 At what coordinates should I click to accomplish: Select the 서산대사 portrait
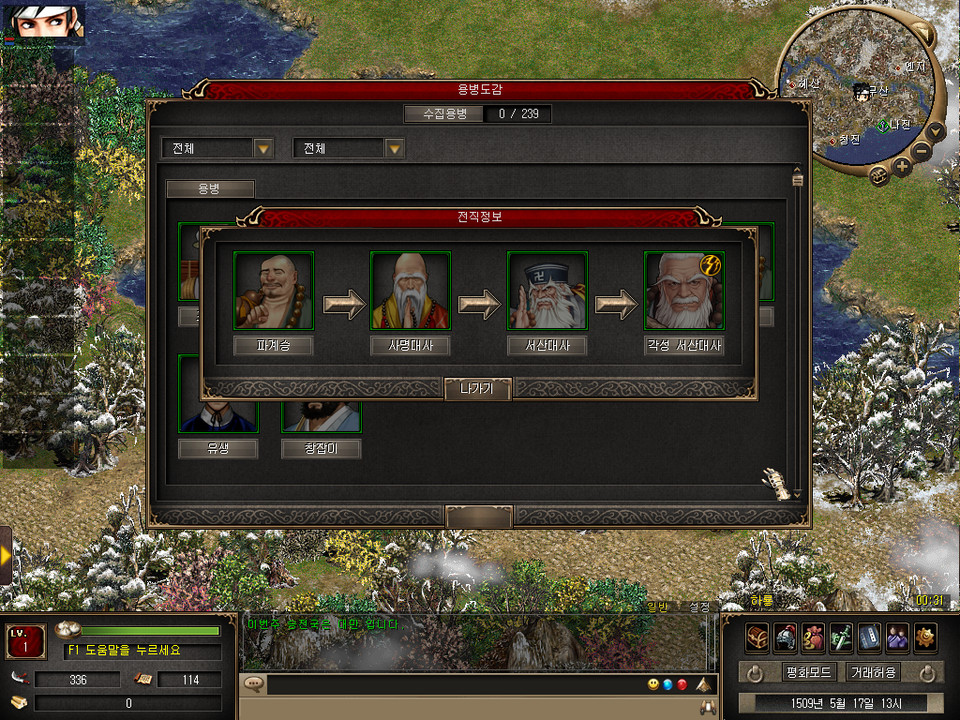pos(547,290)
